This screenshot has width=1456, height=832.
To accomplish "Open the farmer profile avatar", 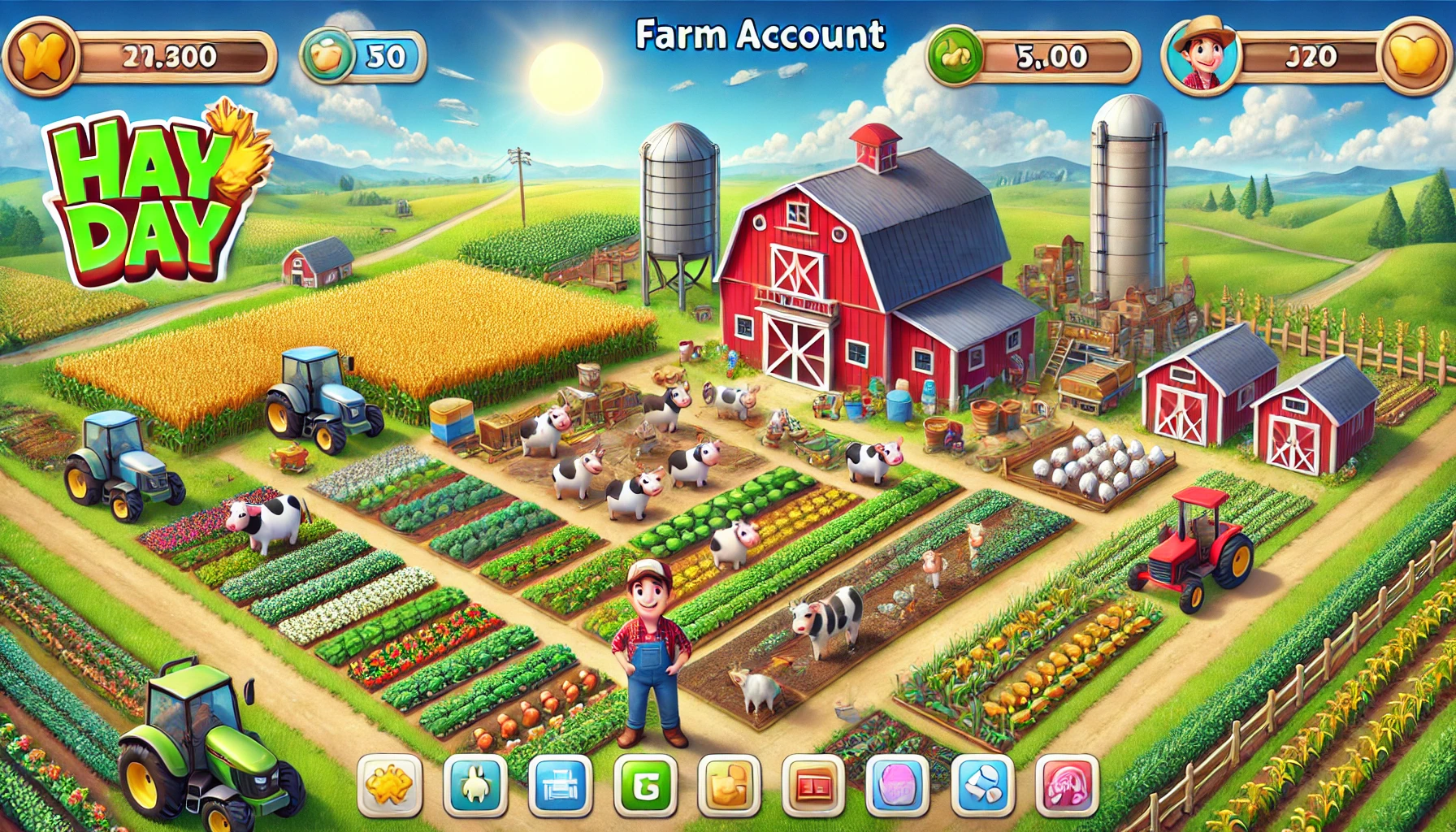I will pyautogui.click(x=1201, y=55).
